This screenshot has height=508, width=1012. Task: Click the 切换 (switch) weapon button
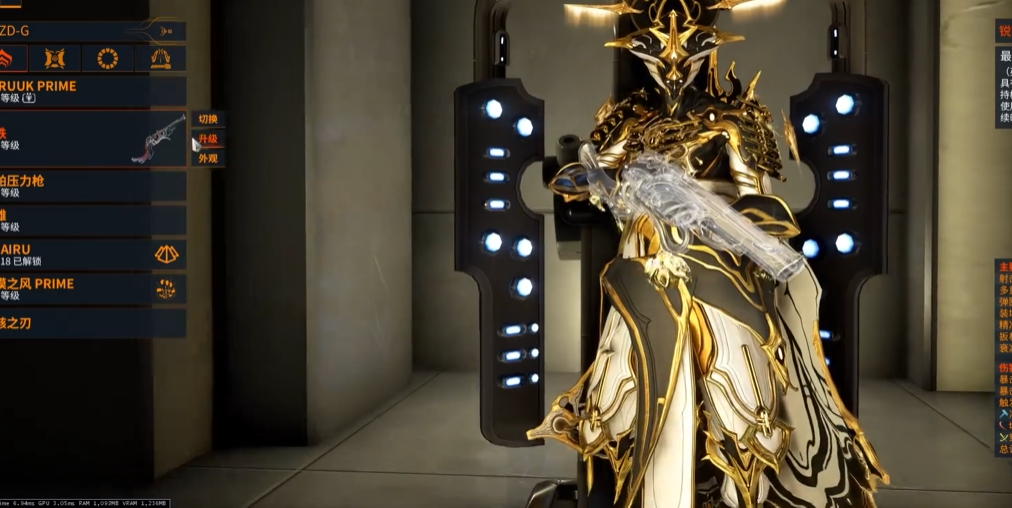click(207, 119)
